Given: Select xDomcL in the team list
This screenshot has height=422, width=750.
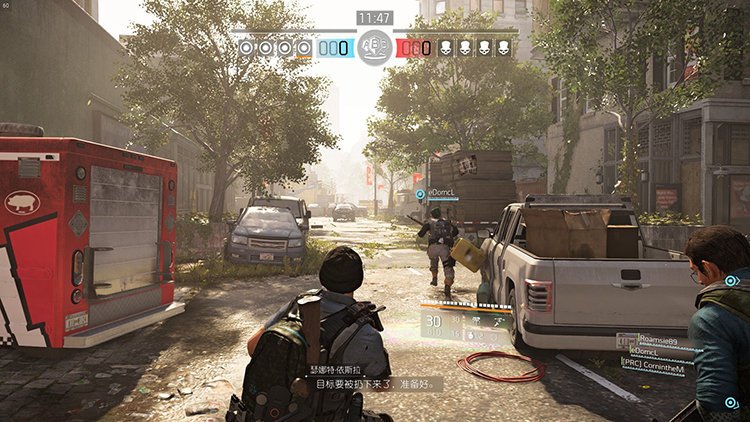Looking at the screenshot, I should click(647, 353).
